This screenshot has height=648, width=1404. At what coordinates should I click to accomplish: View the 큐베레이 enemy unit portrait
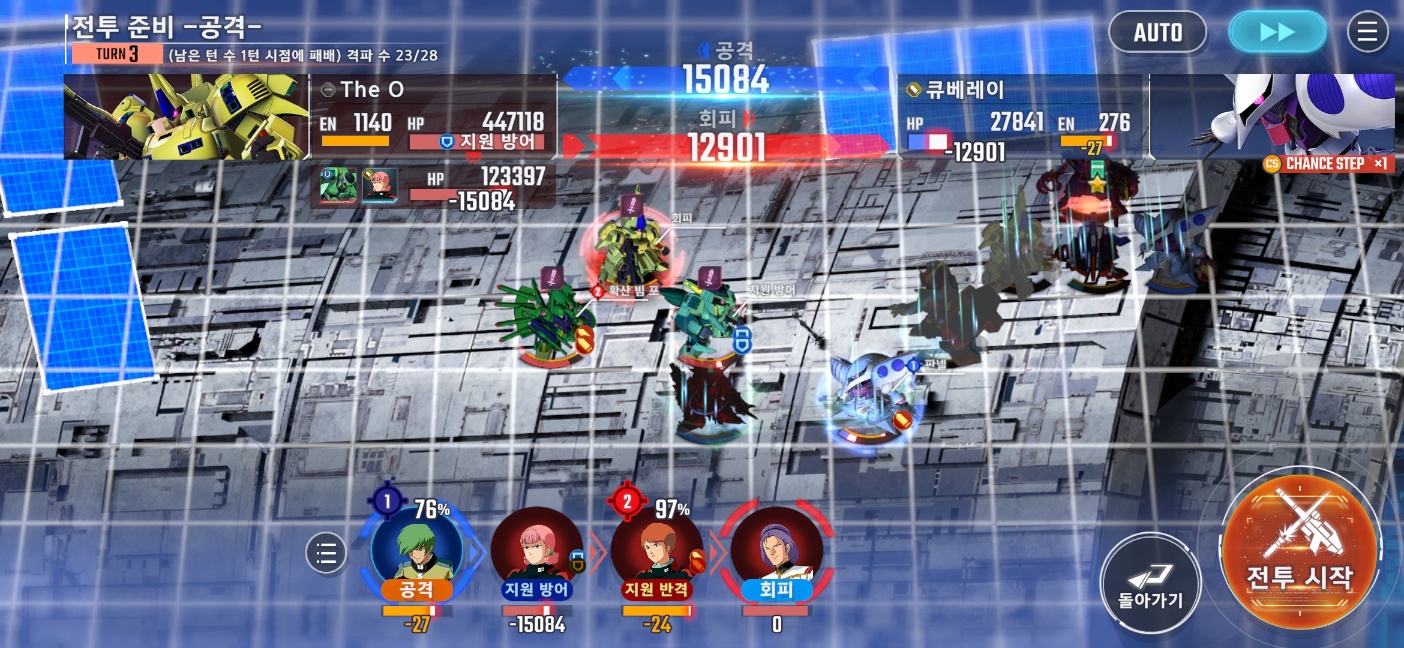(x=1272, y=117)
